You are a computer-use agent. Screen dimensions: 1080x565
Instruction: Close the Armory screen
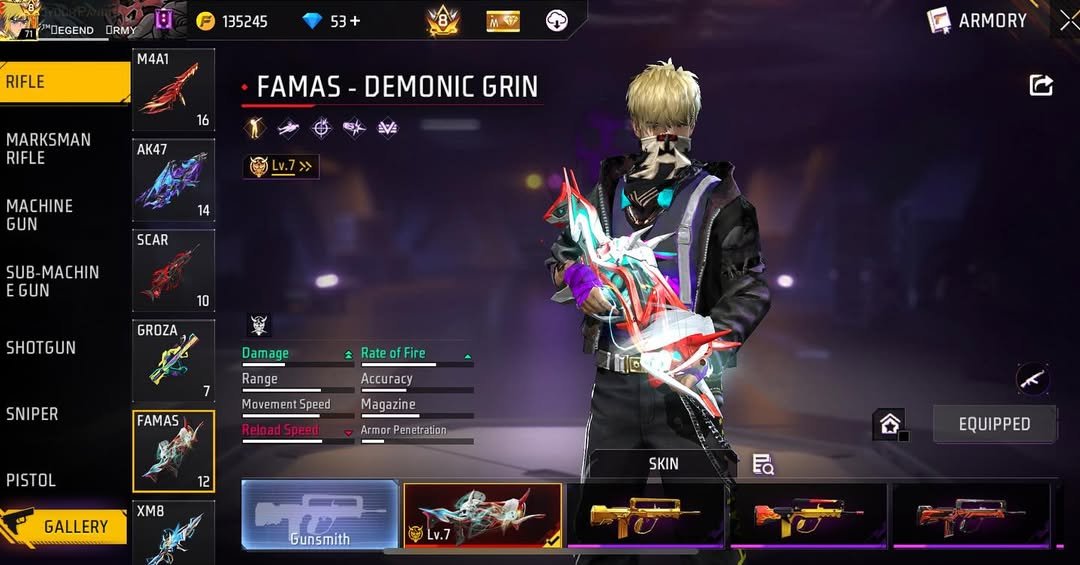pos(1069,20)
